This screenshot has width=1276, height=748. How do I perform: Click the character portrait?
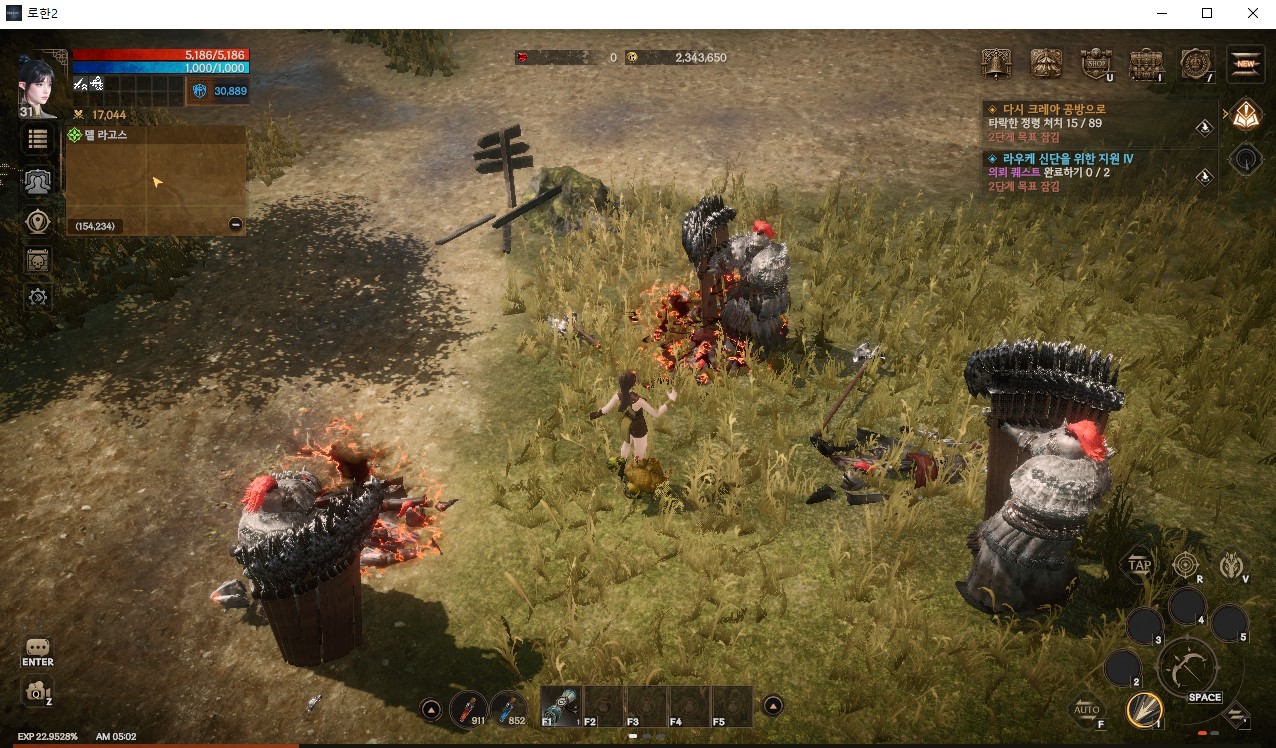38,80
